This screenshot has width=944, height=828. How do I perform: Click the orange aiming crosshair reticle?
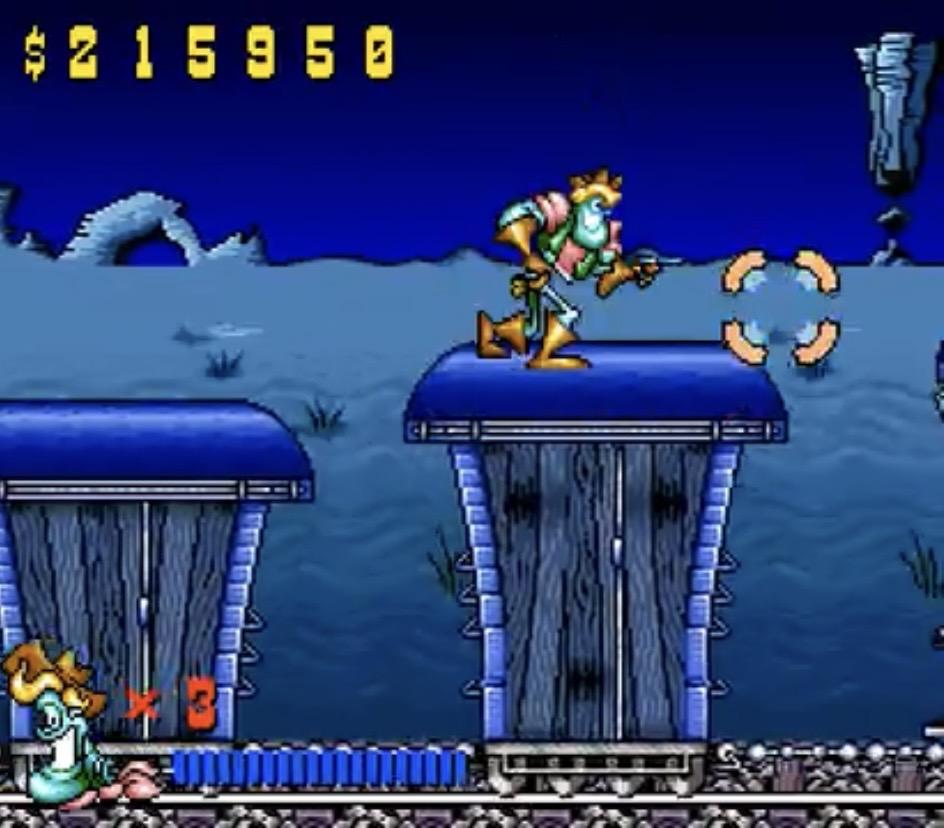coord(781,307)
